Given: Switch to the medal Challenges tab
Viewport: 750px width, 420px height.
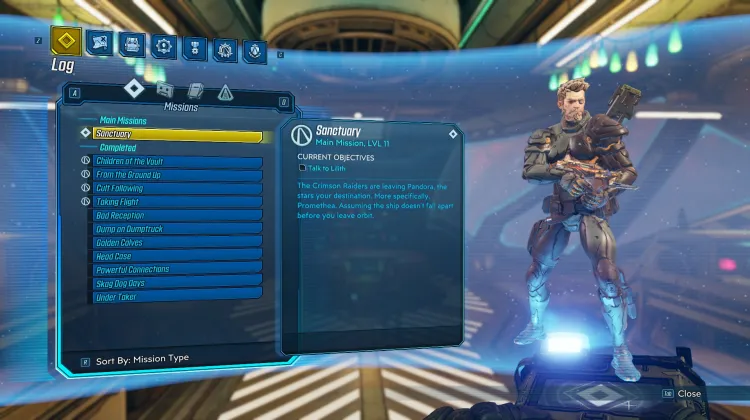Looking at the screenshot, I should tap(195, 46).
